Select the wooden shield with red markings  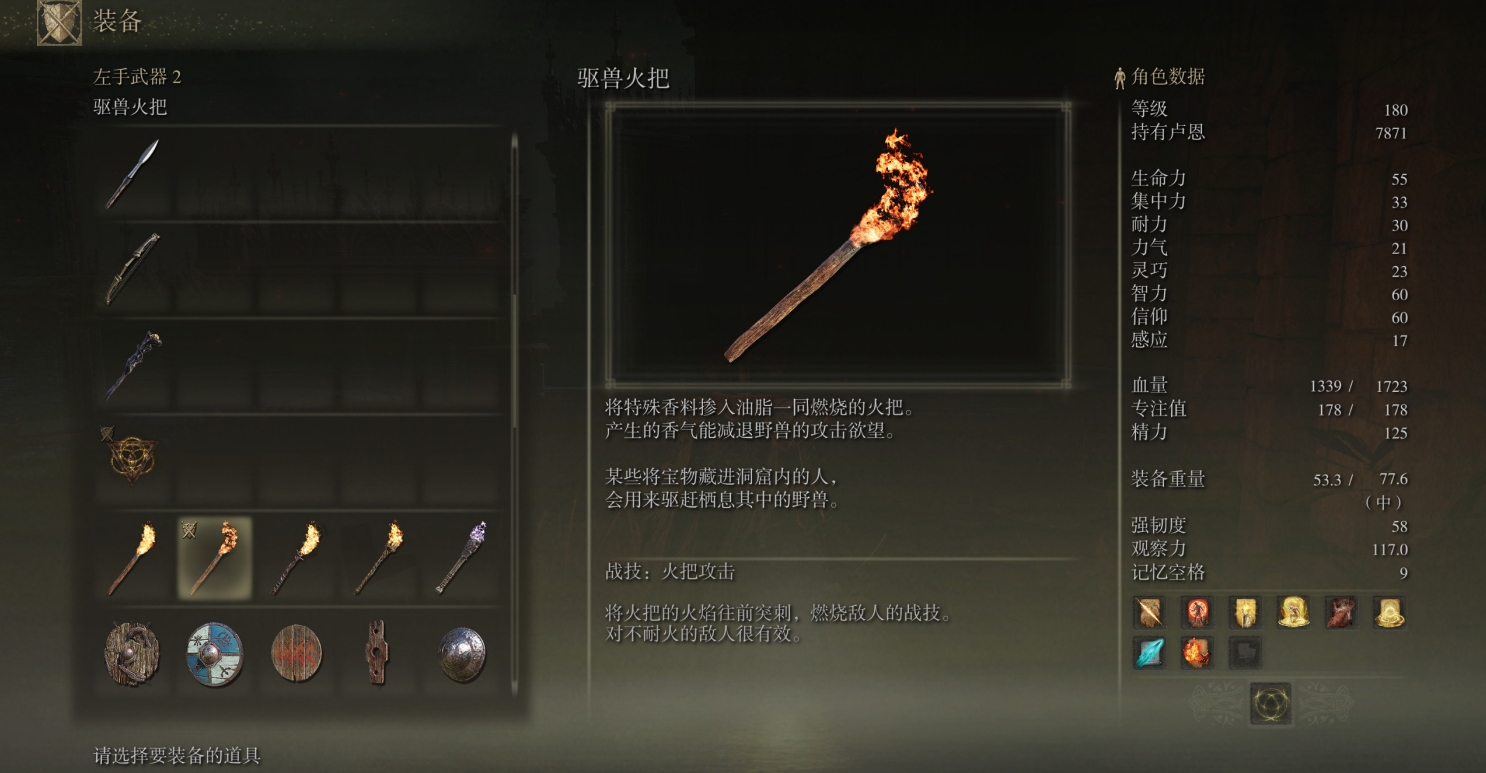tap(297, 653)
